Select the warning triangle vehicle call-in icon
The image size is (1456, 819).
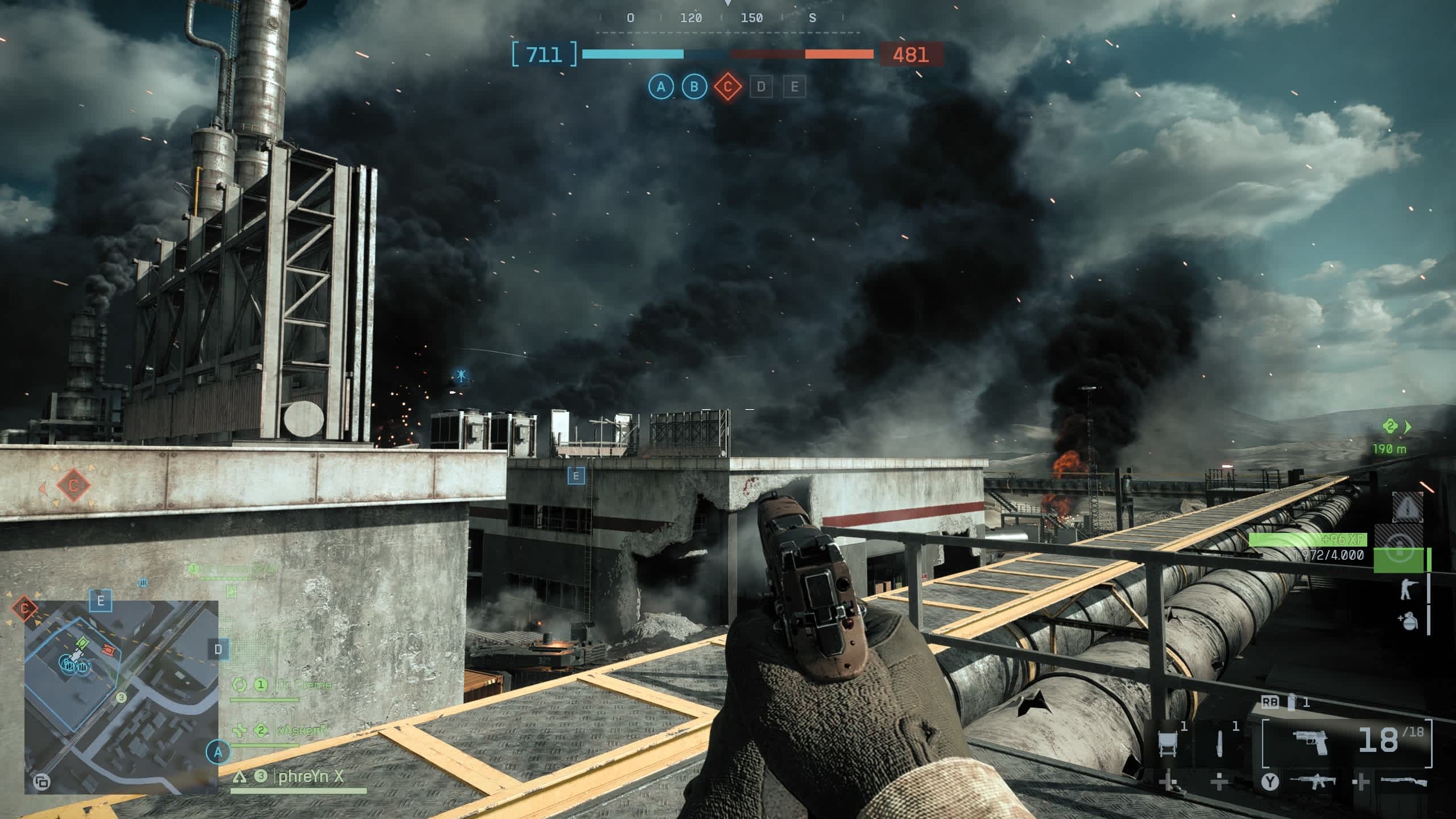pos(1407,508)
